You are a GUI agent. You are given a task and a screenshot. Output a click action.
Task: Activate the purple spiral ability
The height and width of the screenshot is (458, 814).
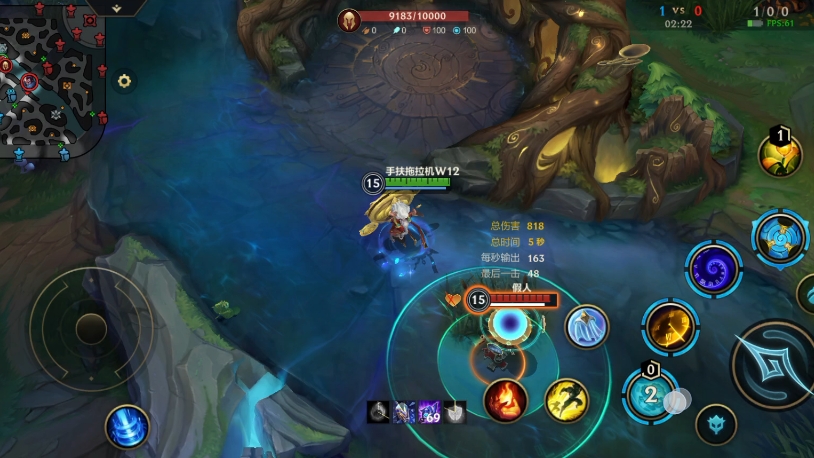click(714, 269)
